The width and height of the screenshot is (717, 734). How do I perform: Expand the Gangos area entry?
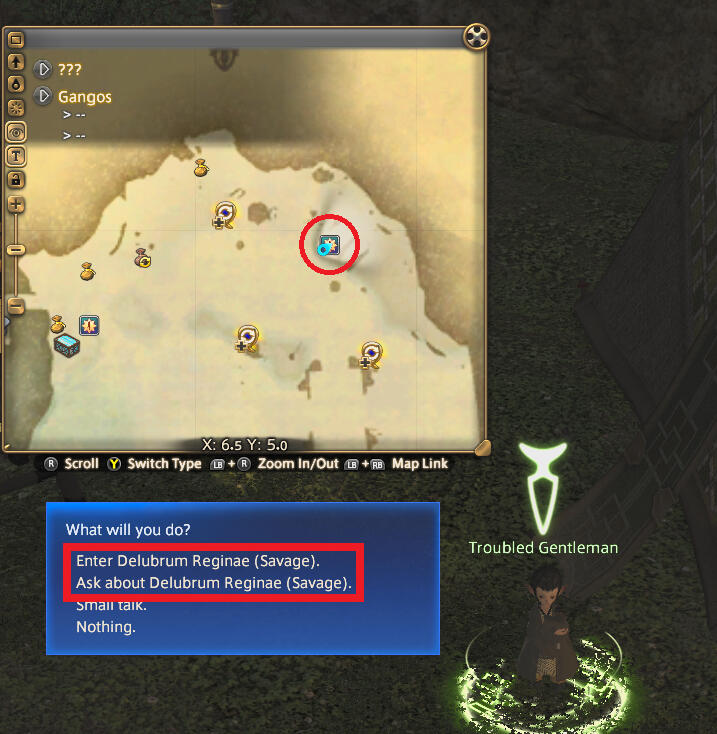[x=44, y=97]
